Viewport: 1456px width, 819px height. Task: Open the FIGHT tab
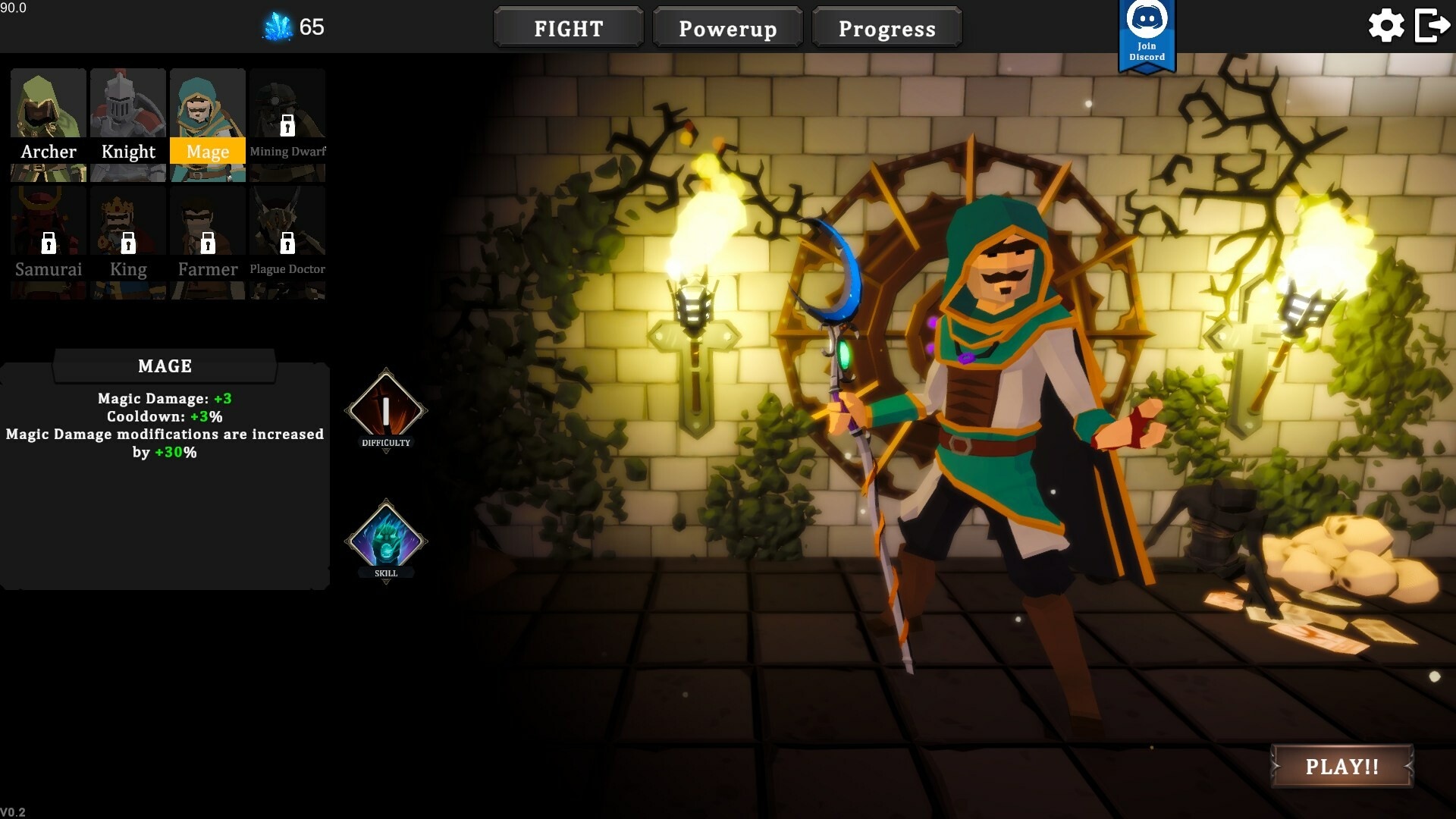(x=568, y=28)
